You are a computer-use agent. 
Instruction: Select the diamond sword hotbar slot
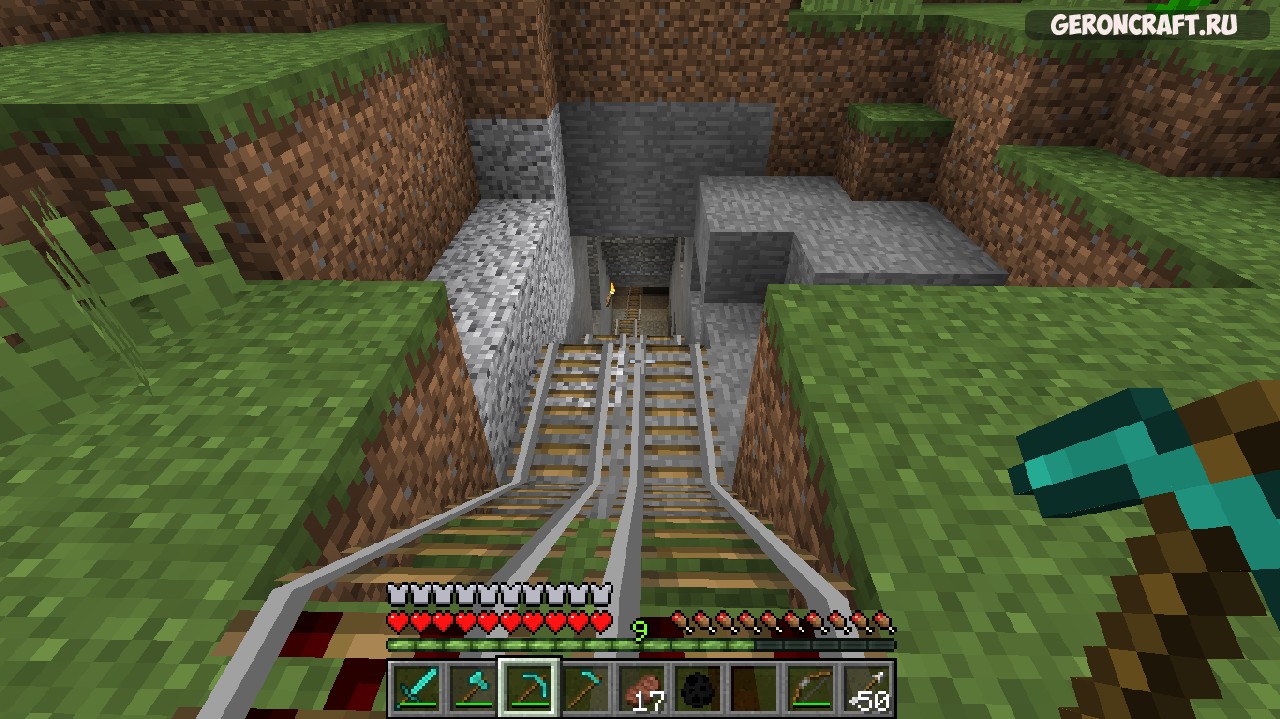(415, 687)
